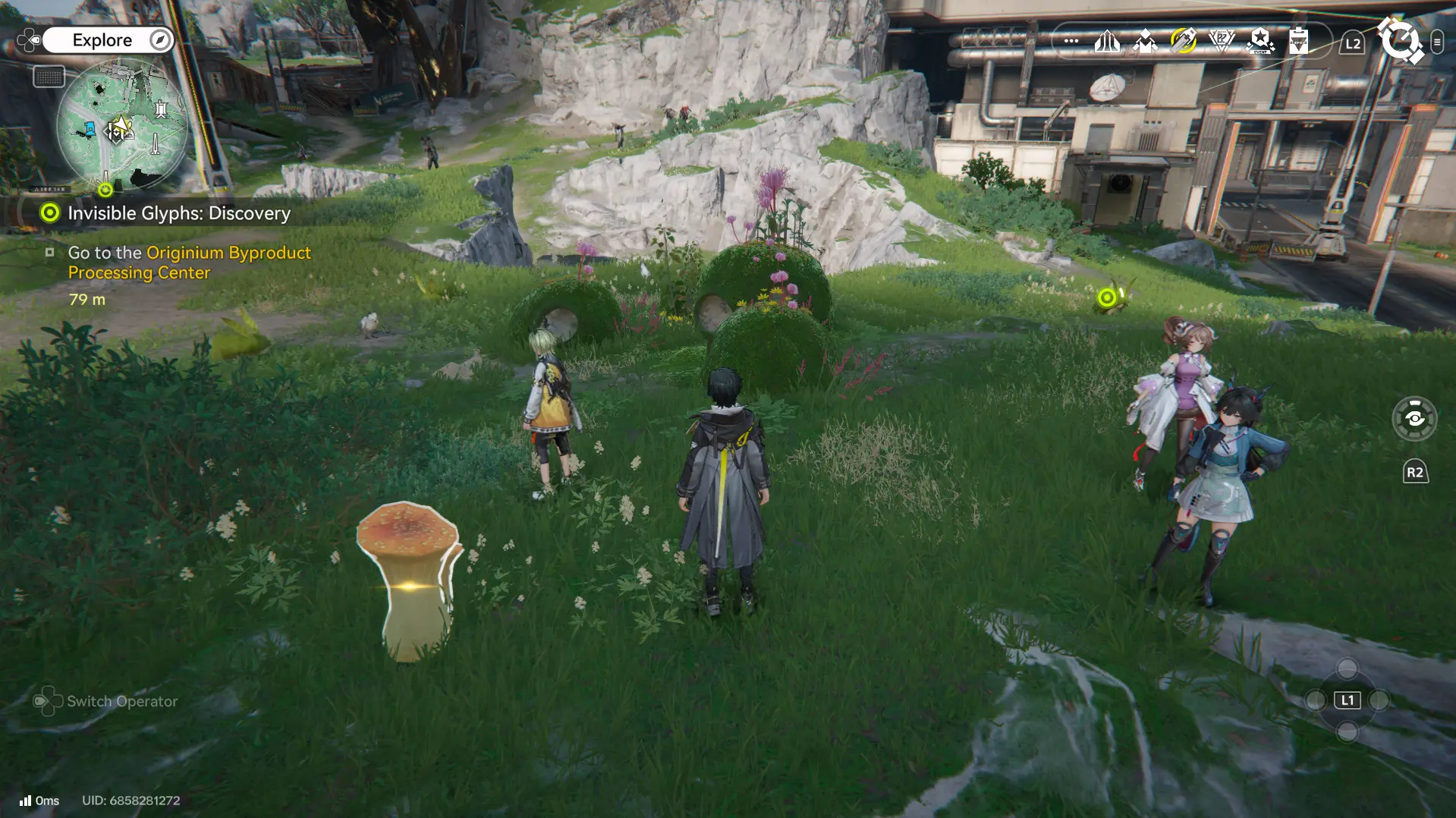Image resolution: width=1456 pixels, height=818 pixels.
Task: Click the Originium Byproduct Processing Center objective link
Action: pyautogui.click(x=188, y=263)
